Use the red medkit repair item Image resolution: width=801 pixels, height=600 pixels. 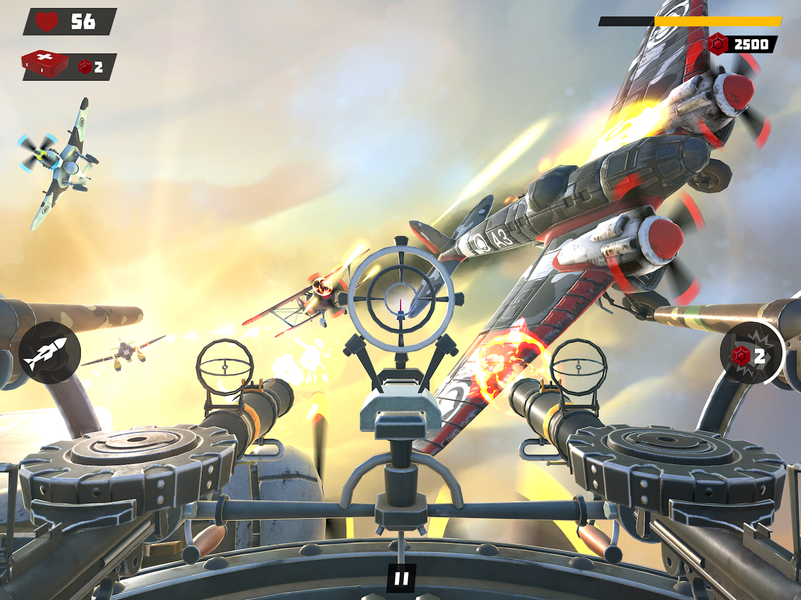point(46,65)
